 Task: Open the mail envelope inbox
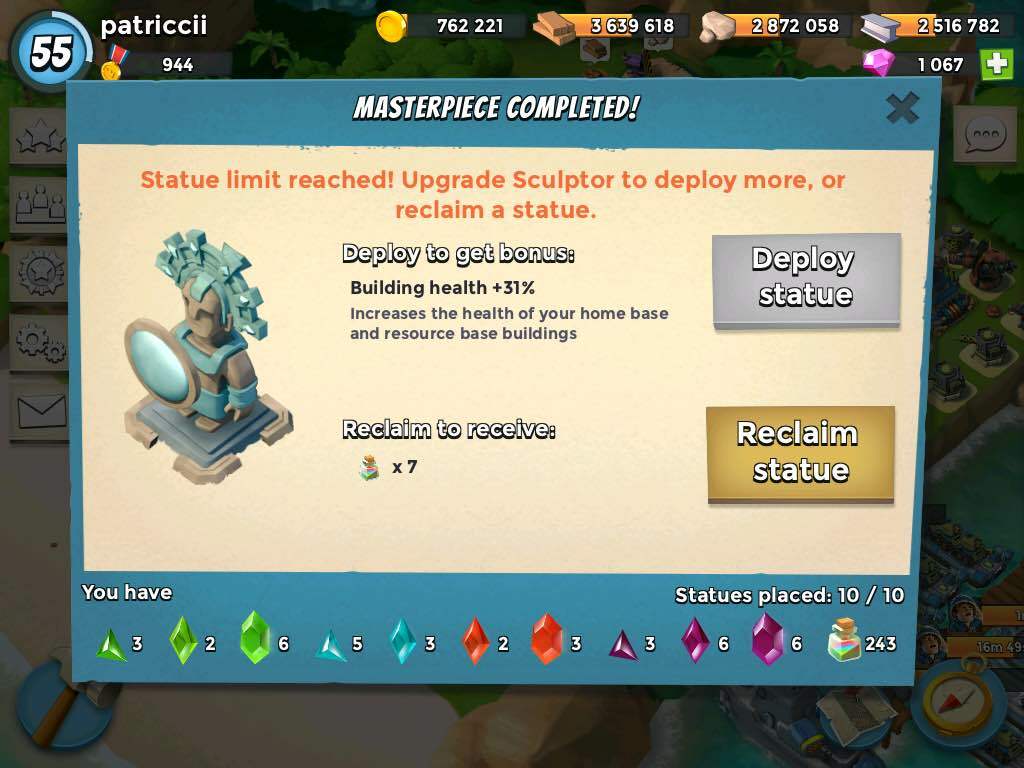point(40,410)
